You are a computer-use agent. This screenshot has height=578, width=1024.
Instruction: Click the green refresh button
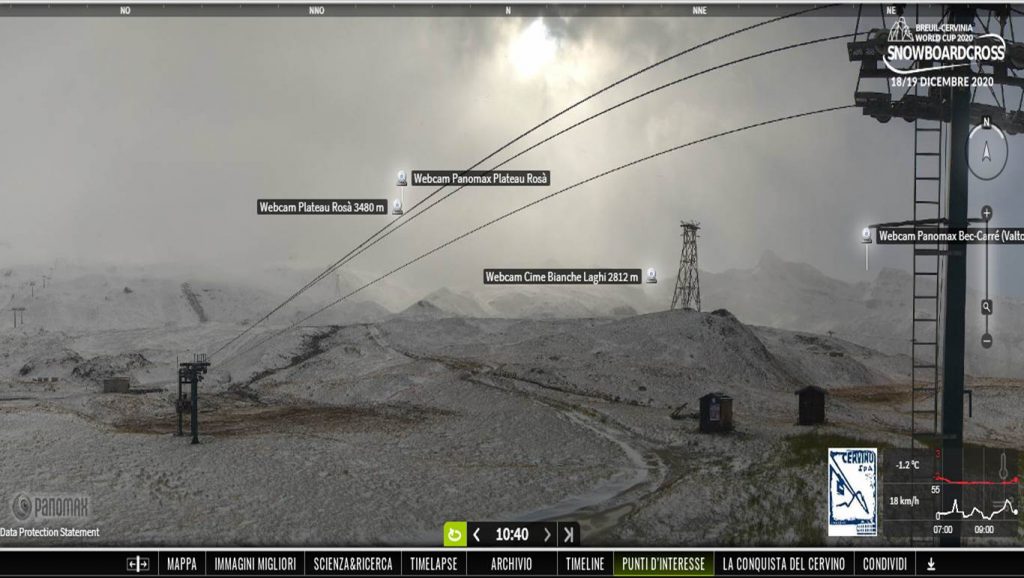click(455, 535)
